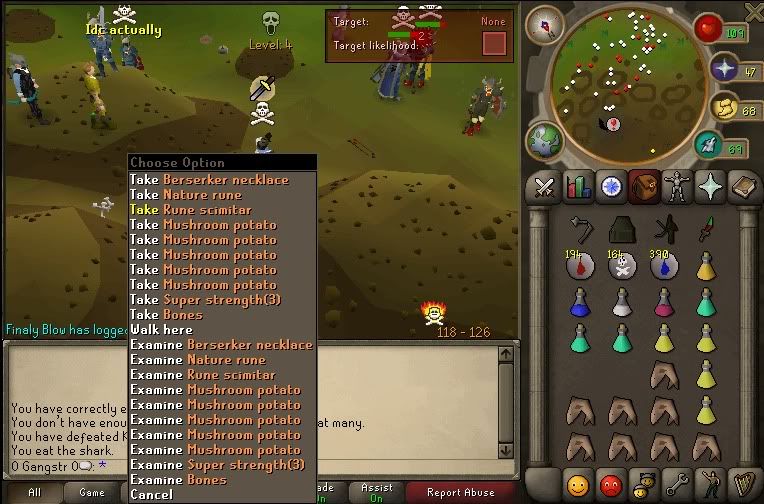Open the wrench Options tab

point(678,486)
